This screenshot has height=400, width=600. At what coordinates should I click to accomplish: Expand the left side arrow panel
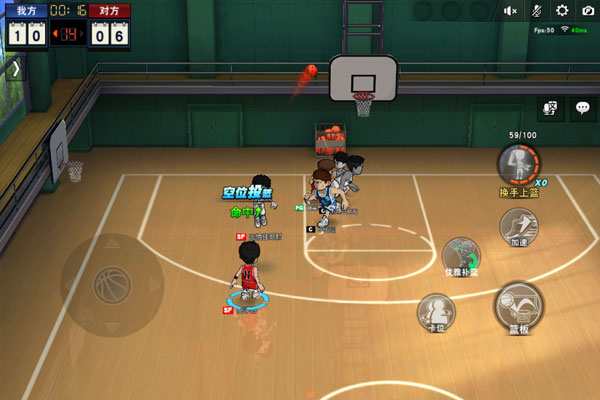[15, 69]
